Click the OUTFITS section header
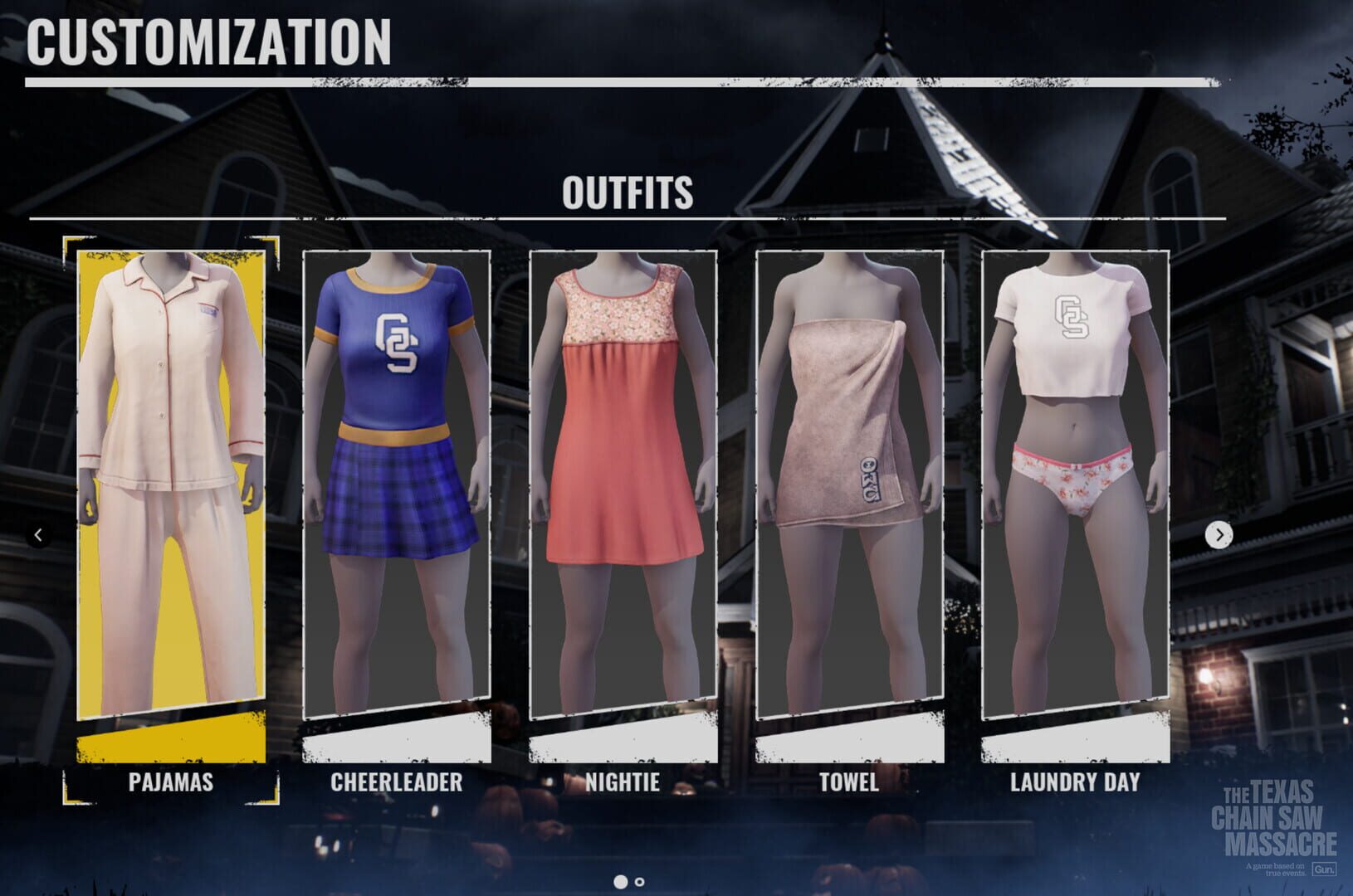This screenshot has height=896, width=1353. (628, 192)
